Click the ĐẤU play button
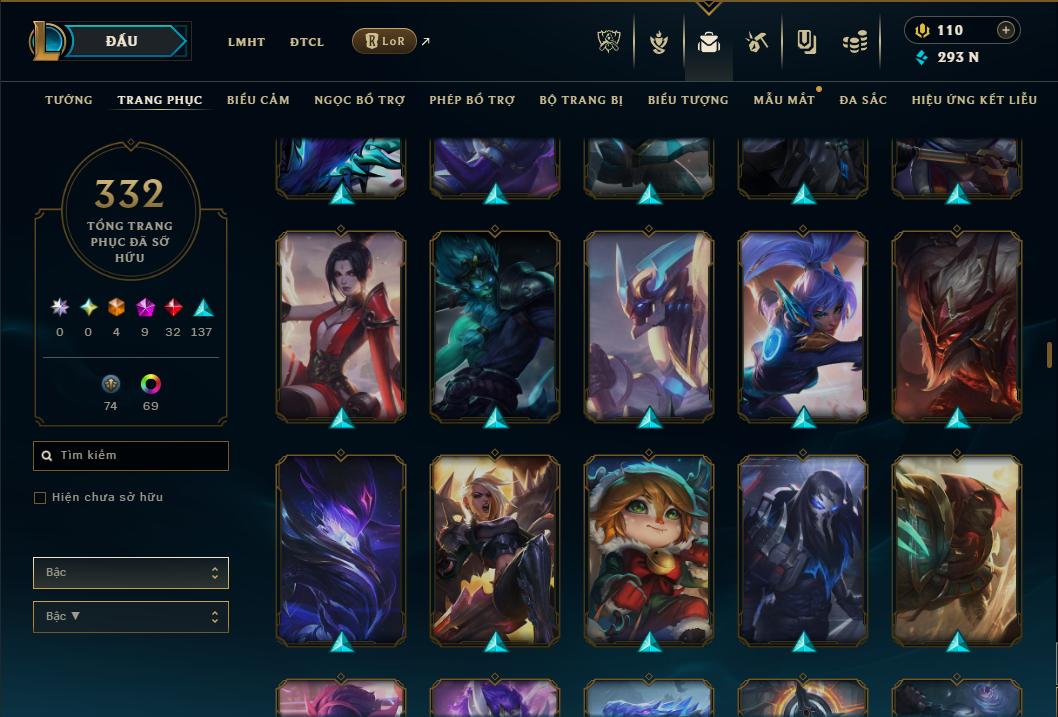 click(122, 41)
